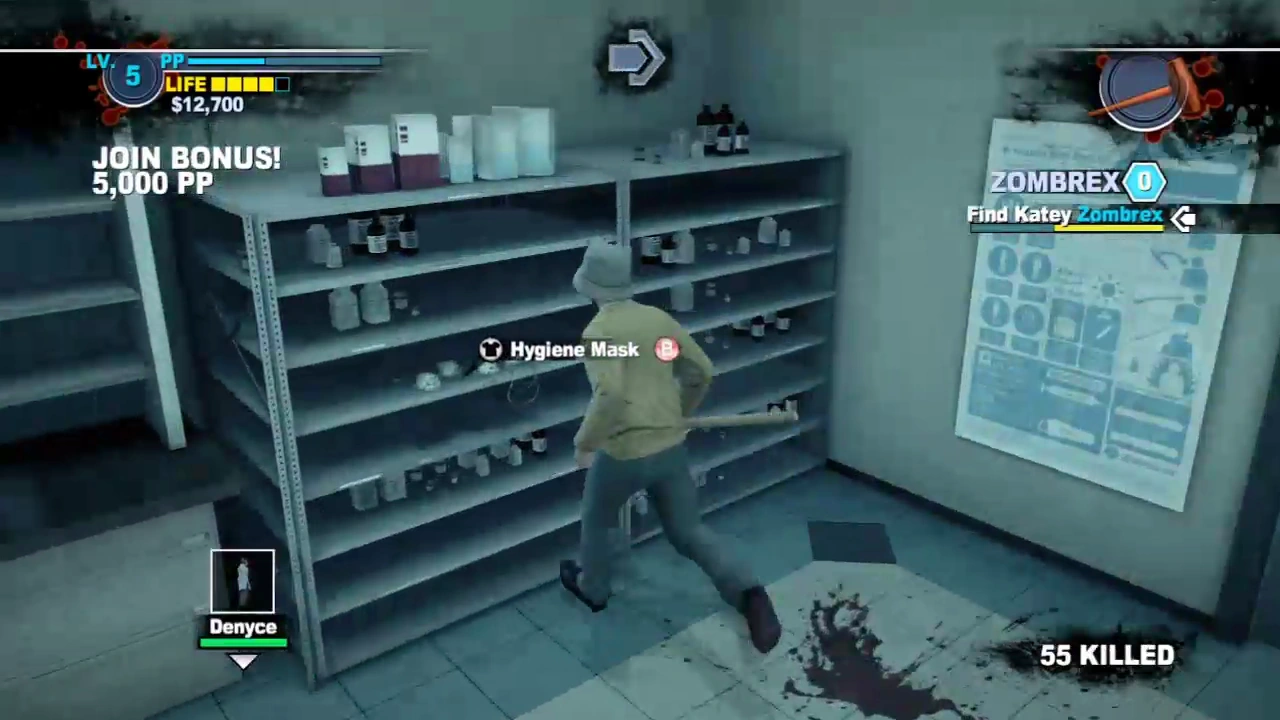Select the ZOMBREX heading label
This screenshot has height=720, width=1280.
(x=1055, y=181)
